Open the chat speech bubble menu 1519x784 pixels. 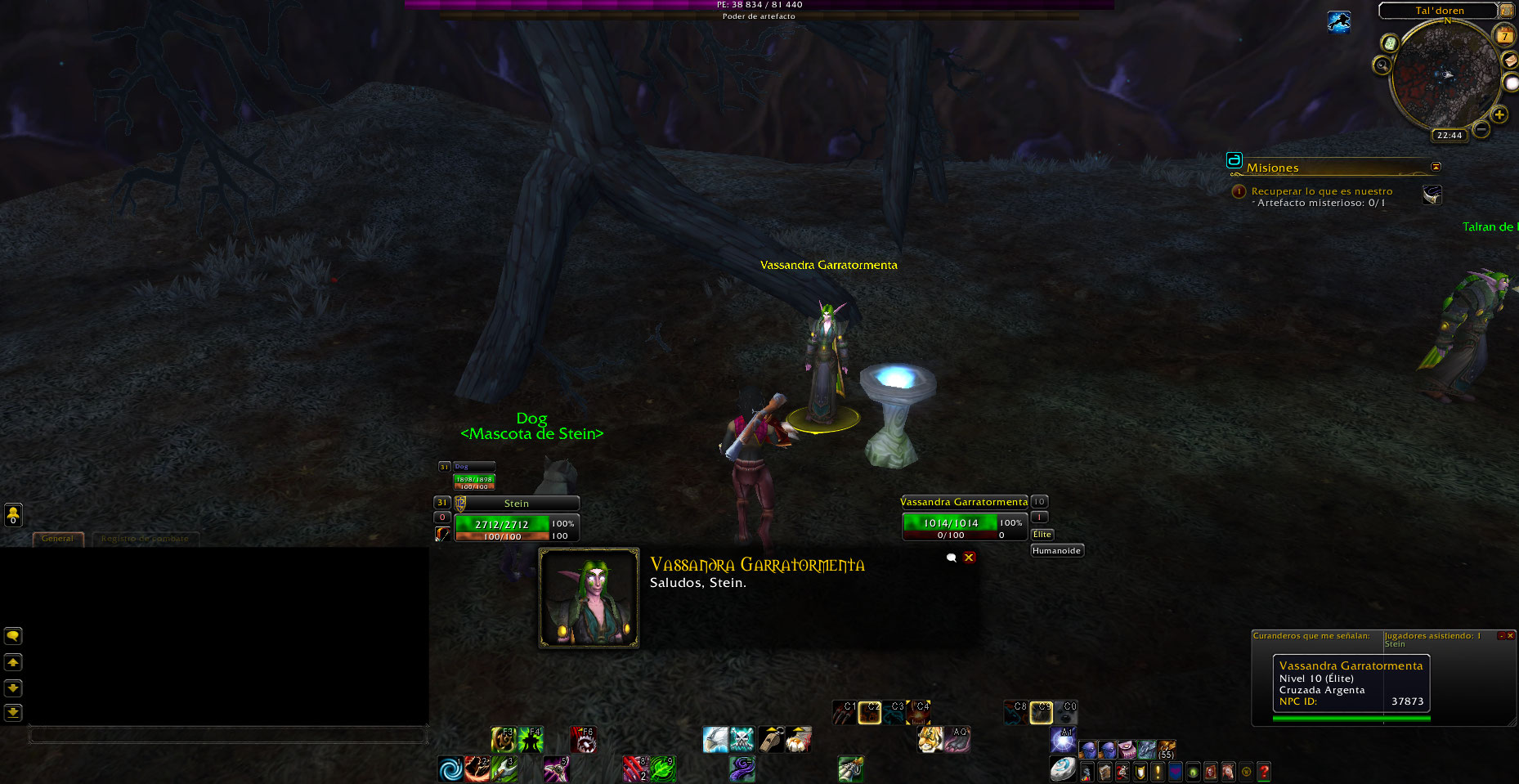coord(13,636)
